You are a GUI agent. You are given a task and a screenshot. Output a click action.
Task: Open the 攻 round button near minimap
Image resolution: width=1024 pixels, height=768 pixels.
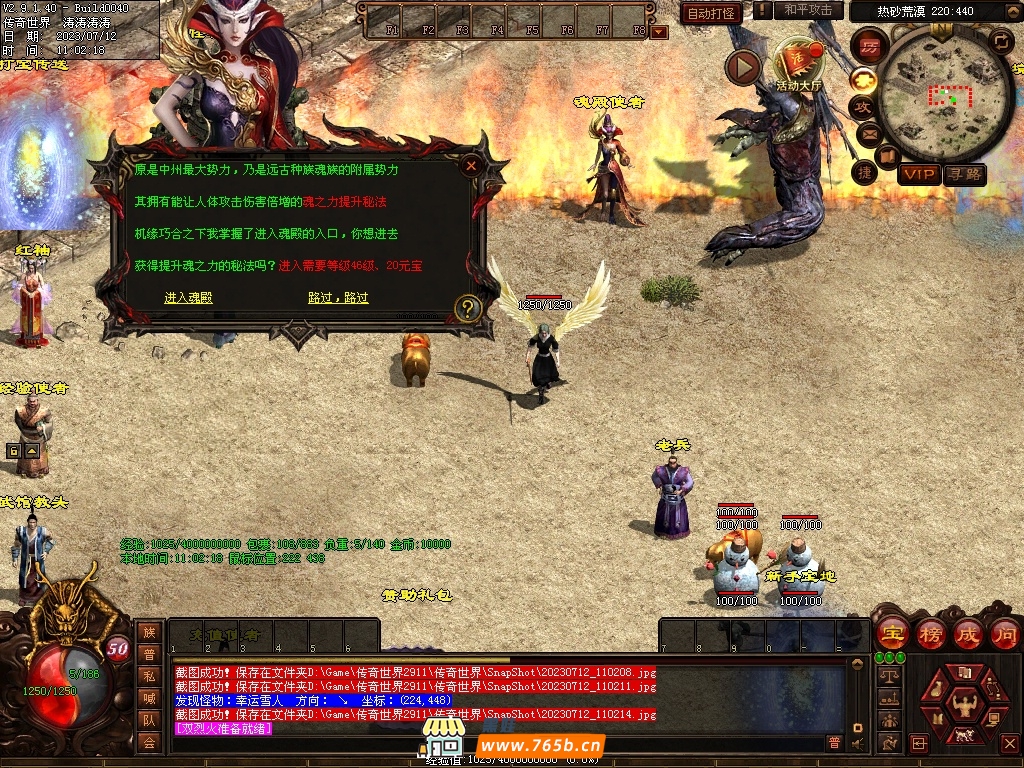[862, 106]
